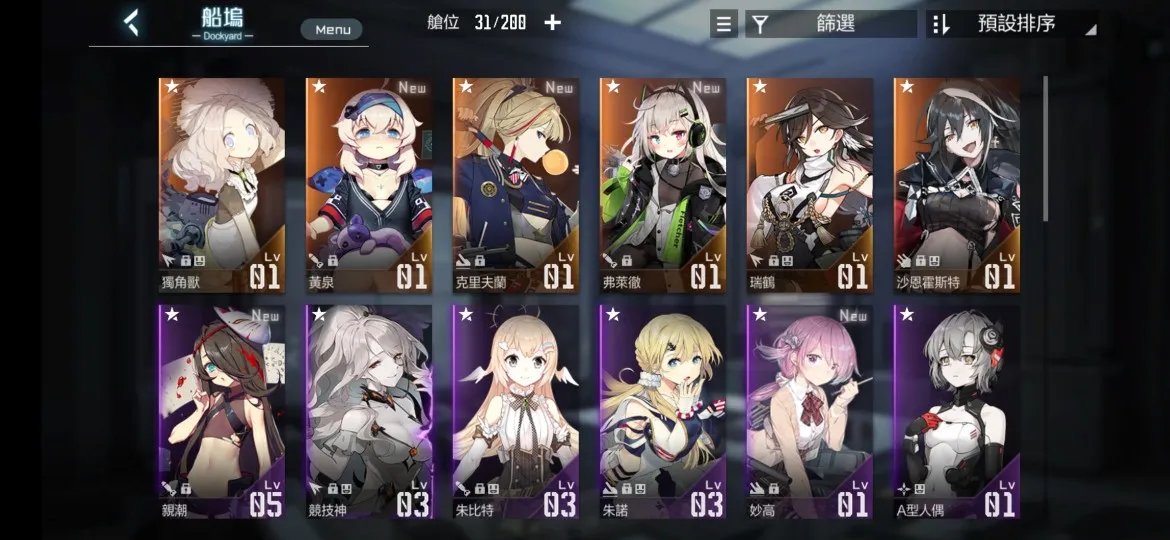Go back using the arrow button
This screenshot has height=540, width=1170.
coord(131,22)
